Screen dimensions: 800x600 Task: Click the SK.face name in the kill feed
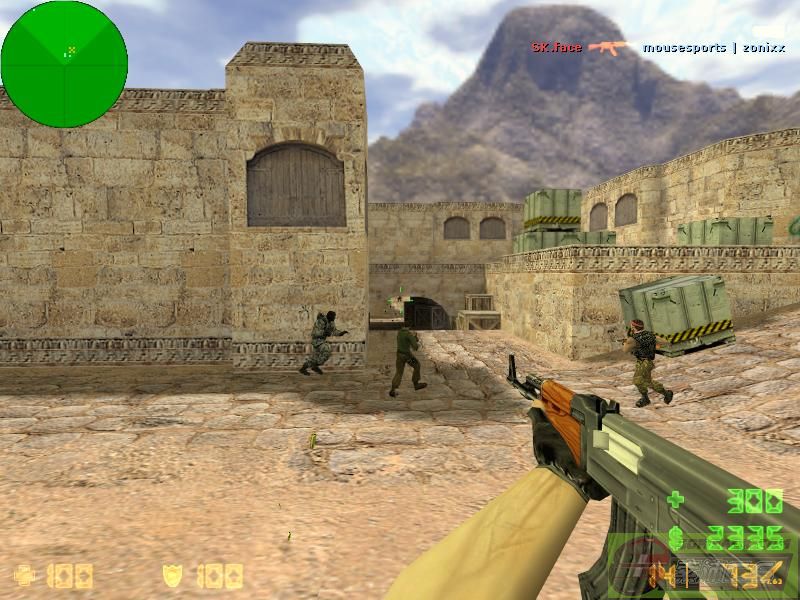click(555, 47)
